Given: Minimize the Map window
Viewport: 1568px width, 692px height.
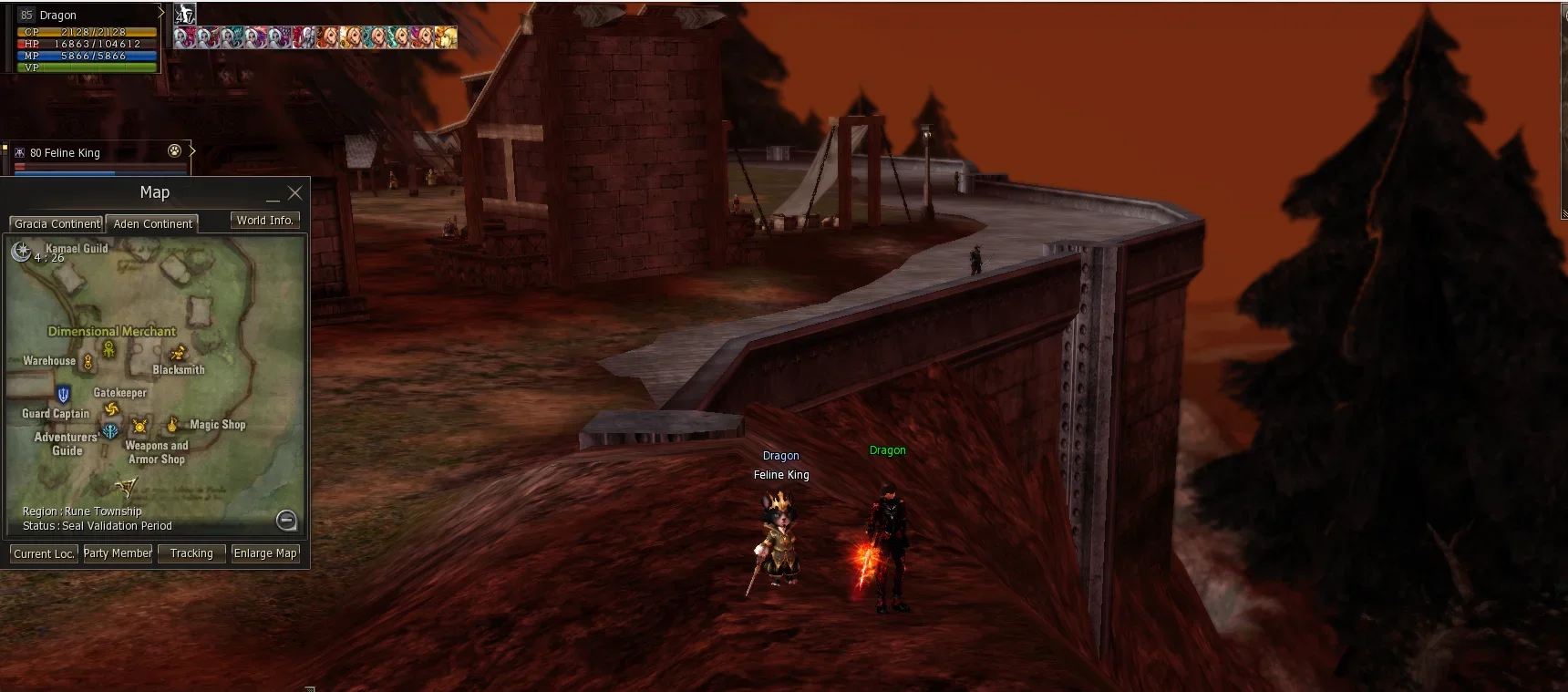Looking at the screenshot, I should (x=273, y=195).
